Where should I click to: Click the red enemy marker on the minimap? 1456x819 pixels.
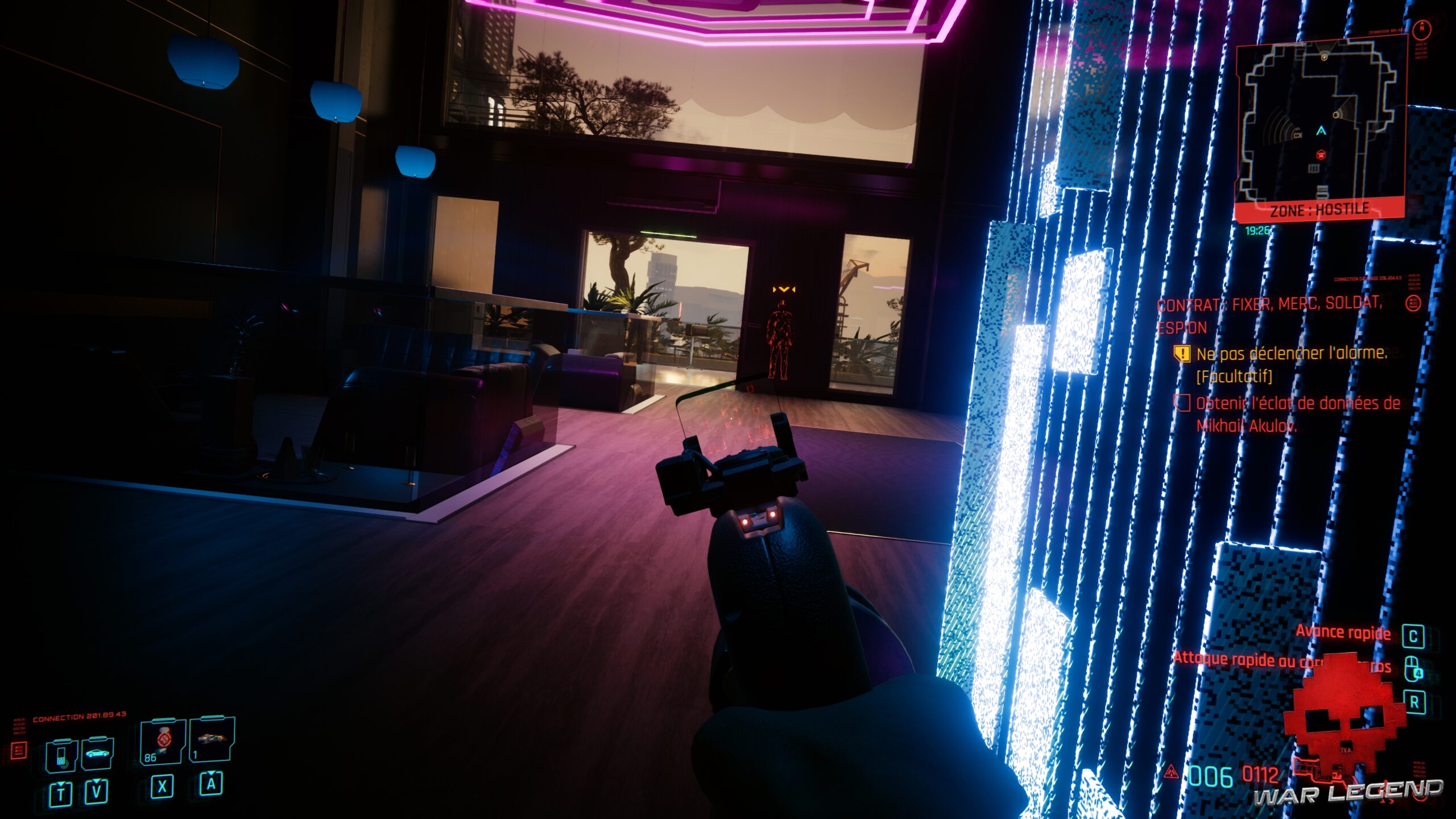click(1321, 154)
